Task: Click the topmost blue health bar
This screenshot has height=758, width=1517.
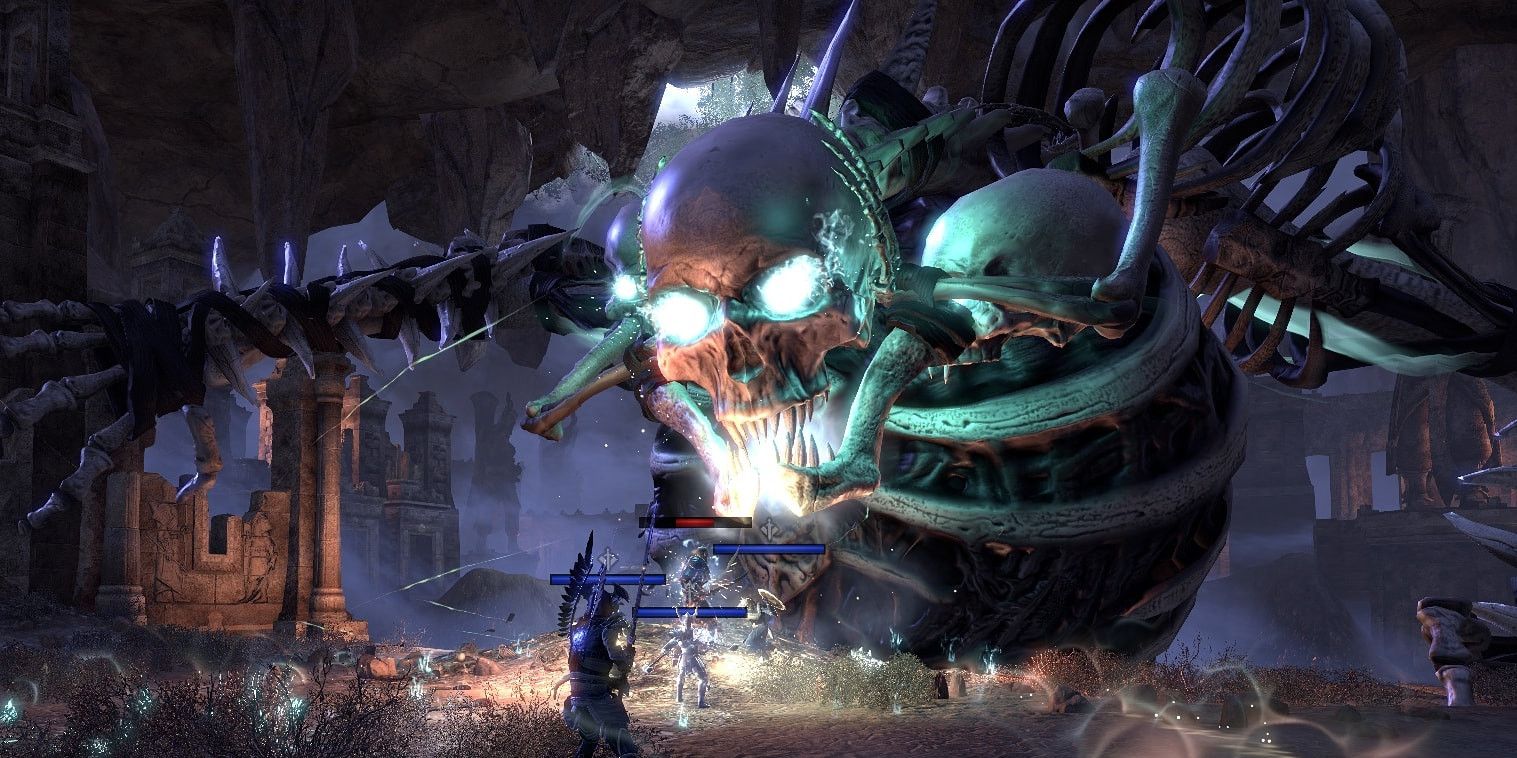Action: tap(768, 547)
